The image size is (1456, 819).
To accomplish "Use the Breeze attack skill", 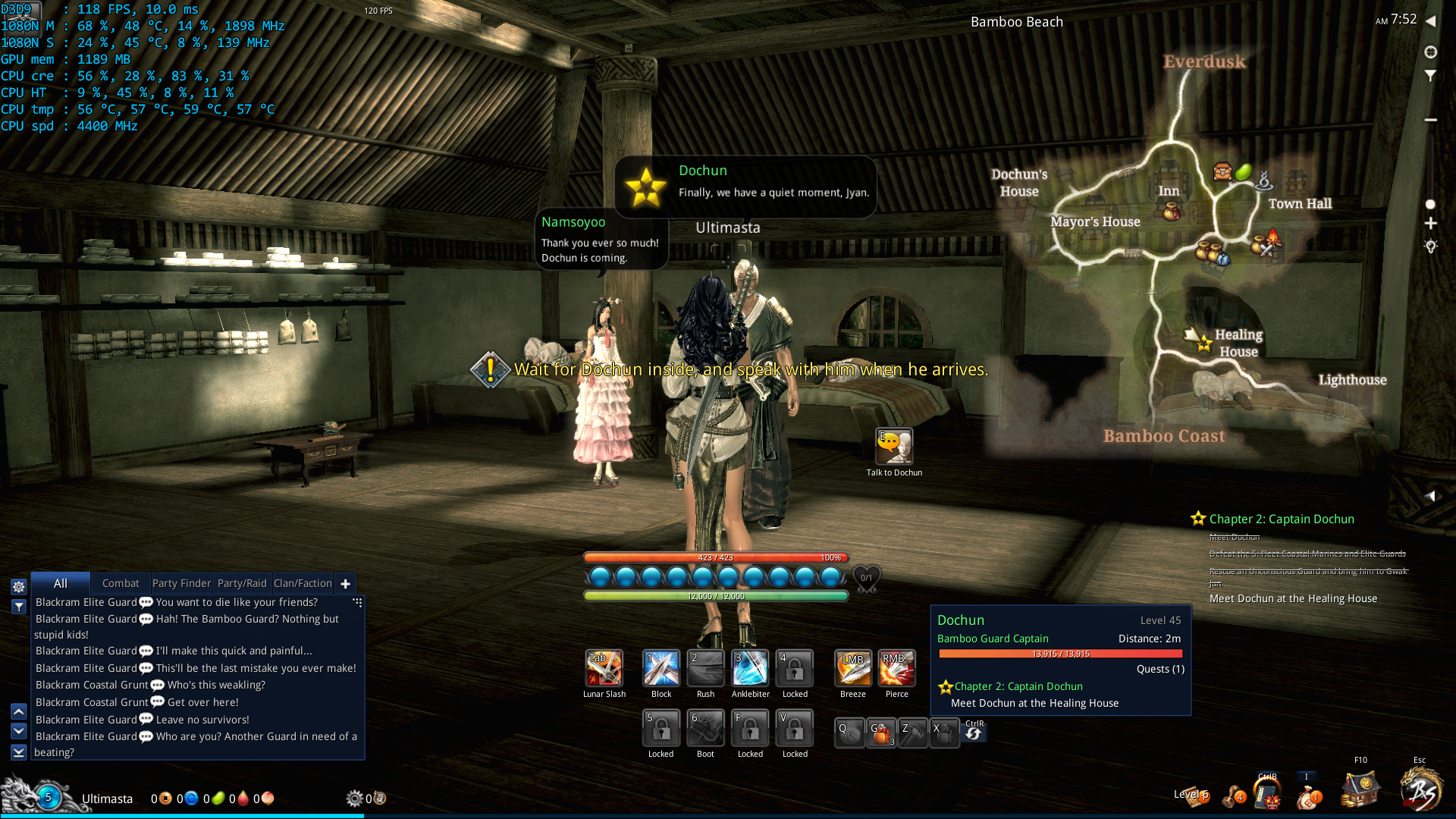I will coord(853,668).
